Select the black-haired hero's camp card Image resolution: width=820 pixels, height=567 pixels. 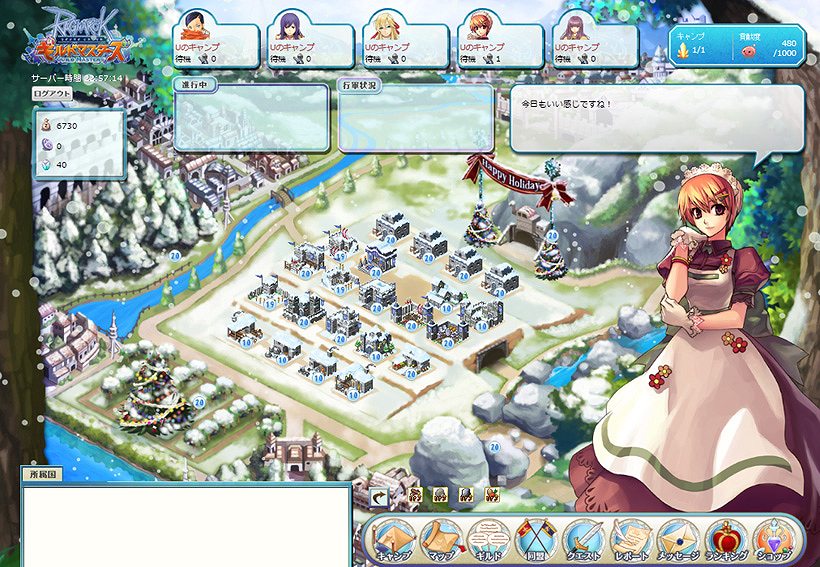click(216, 44)
